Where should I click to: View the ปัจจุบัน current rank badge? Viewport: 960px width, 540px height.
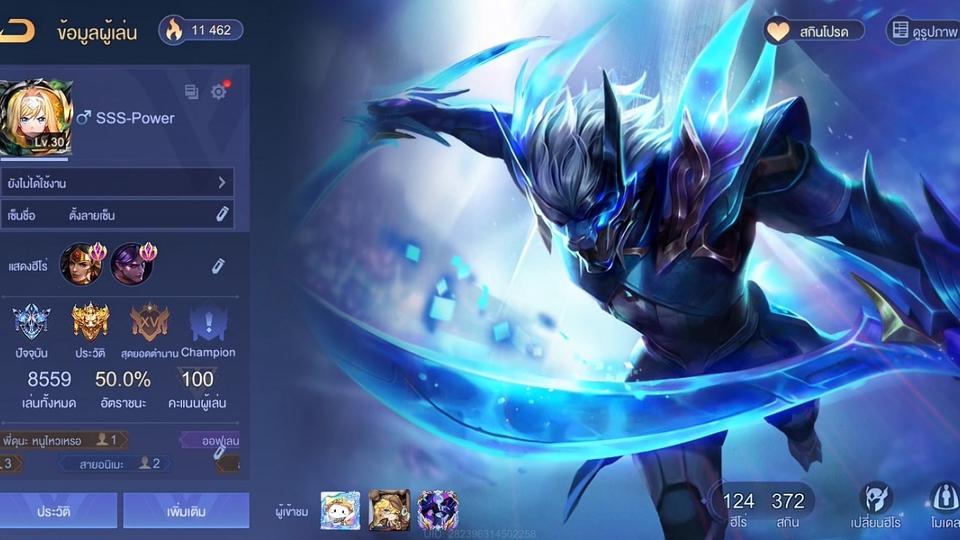(31, 323)
